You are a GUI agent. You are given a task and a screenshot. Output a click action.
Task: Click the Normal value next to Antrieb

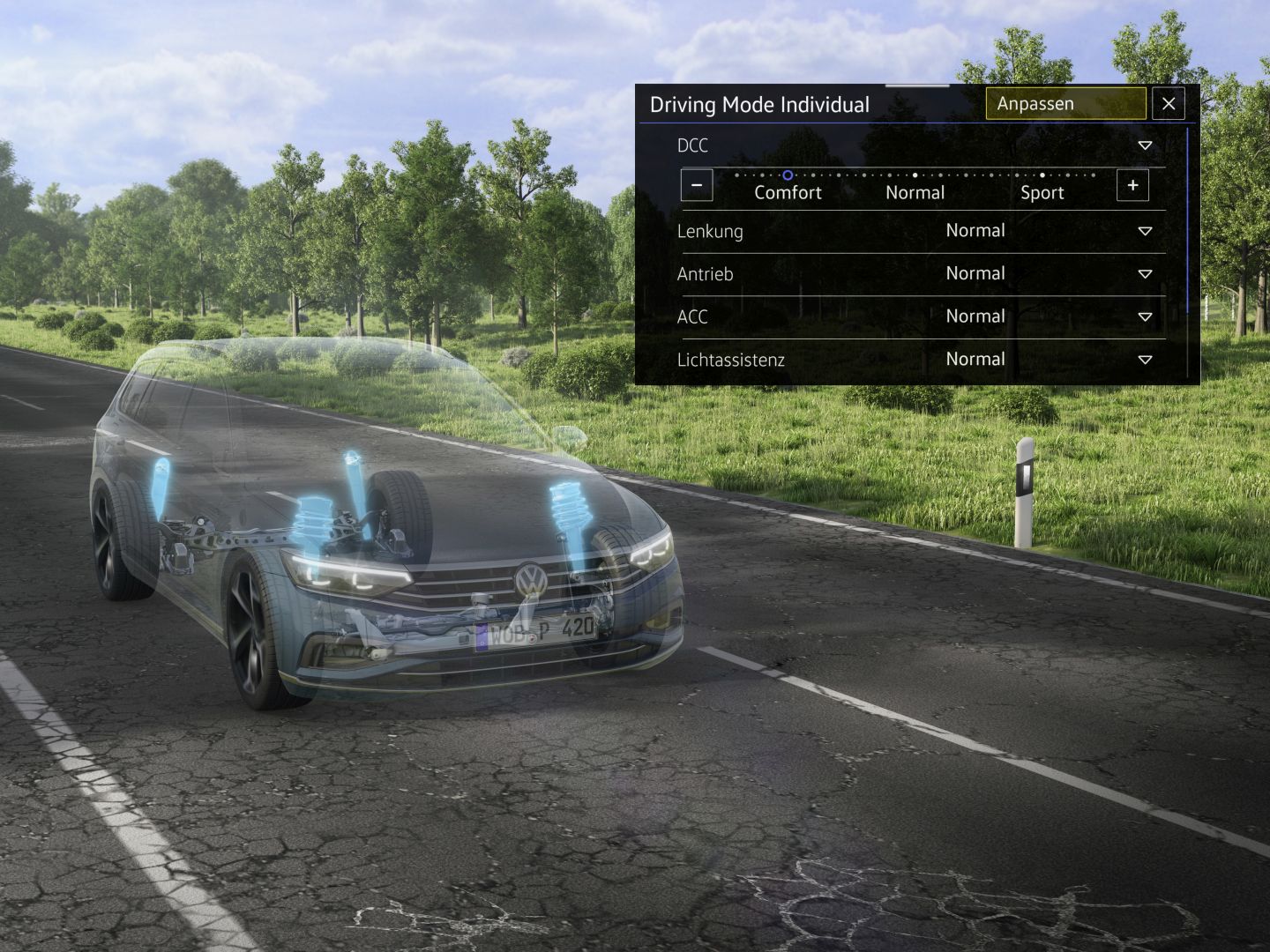pyautogui.click(x=975, y=273)
